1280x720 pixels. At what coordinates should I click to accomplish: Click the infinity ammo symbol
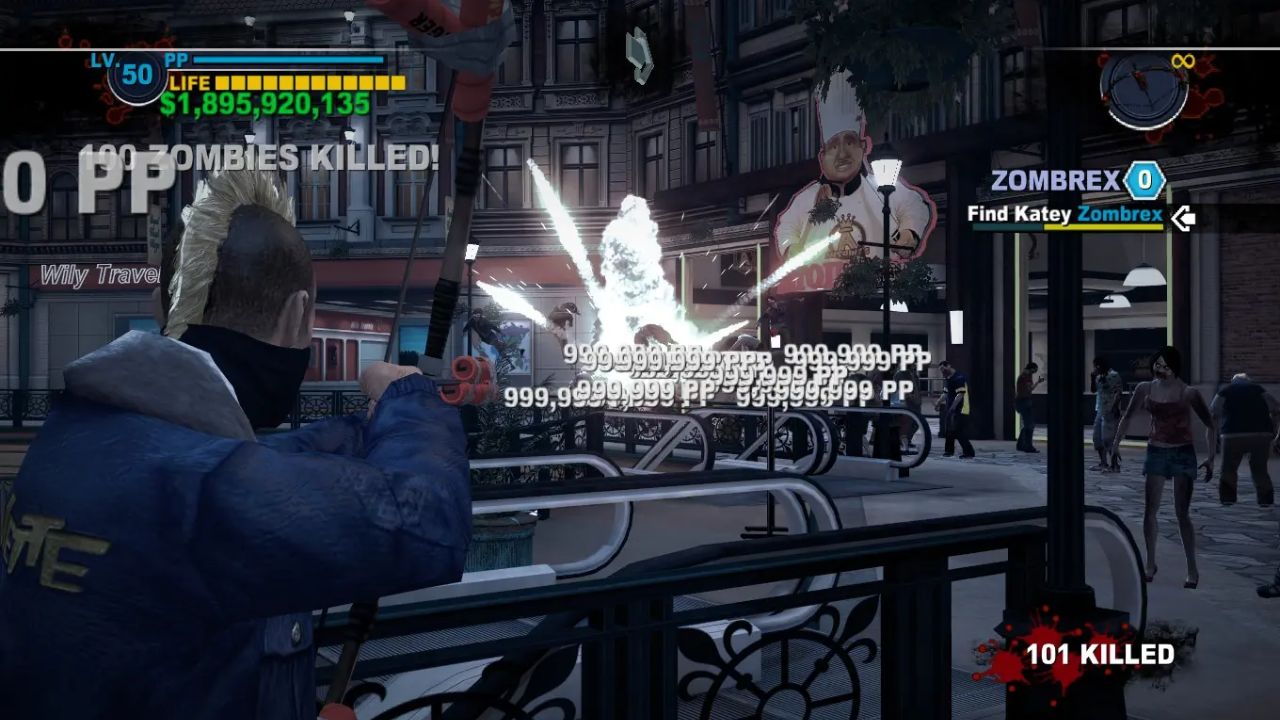(x=1182, y=61)
